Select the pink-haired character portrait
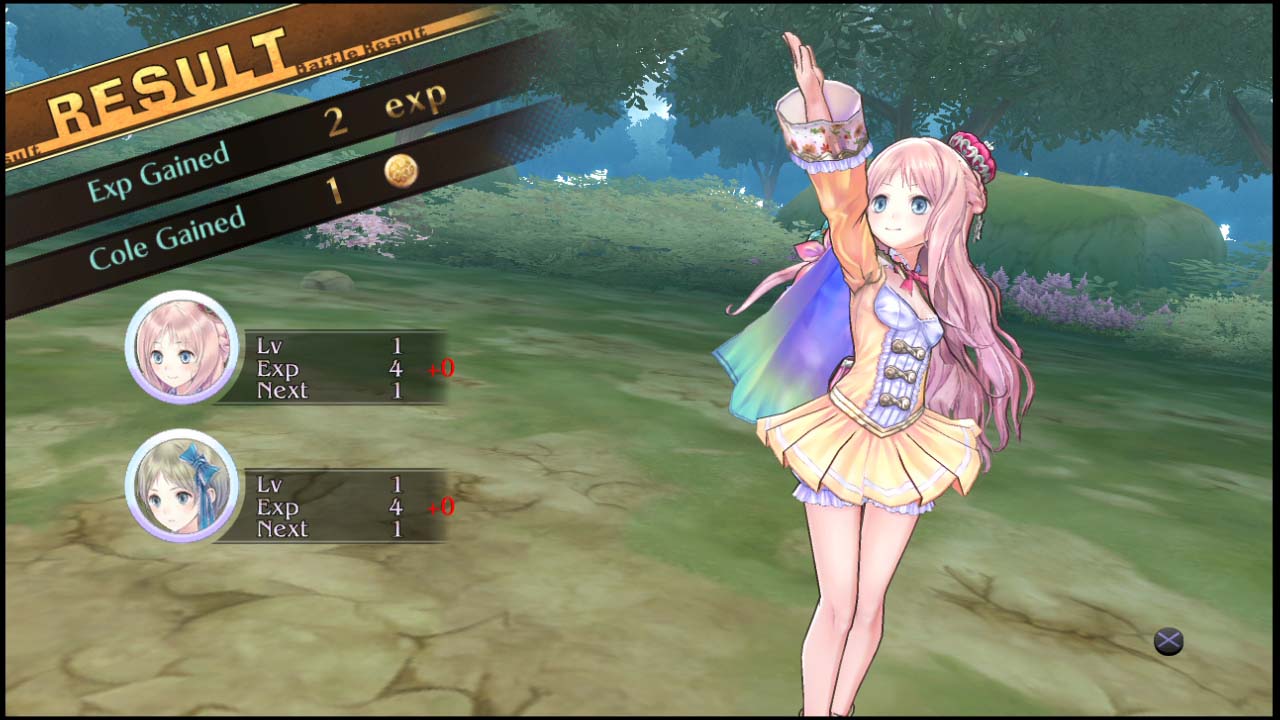 click(182, 348)
